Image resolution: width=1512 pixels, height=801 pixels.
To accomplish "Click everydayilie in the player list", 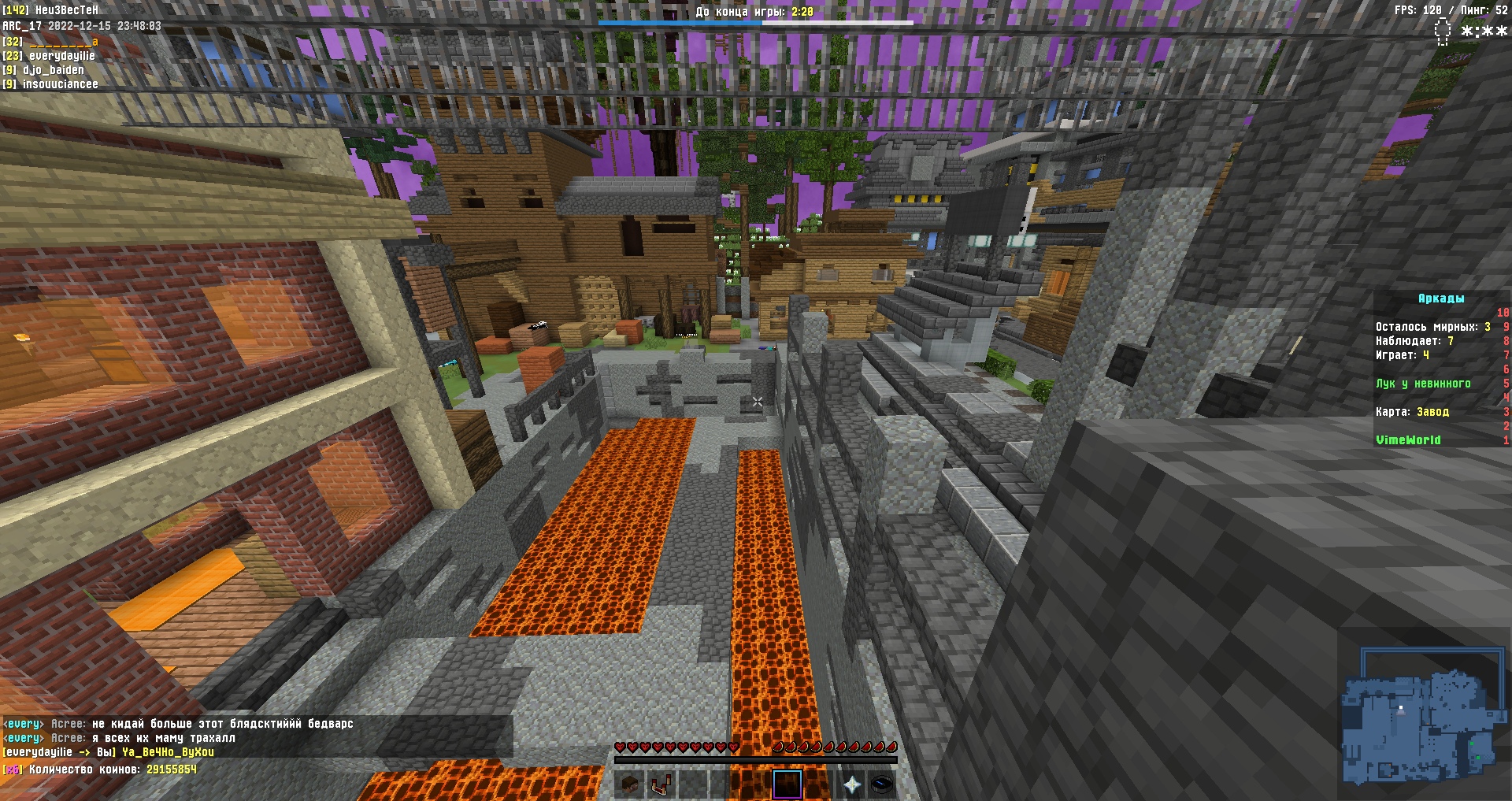I will (x=61, y=56).
